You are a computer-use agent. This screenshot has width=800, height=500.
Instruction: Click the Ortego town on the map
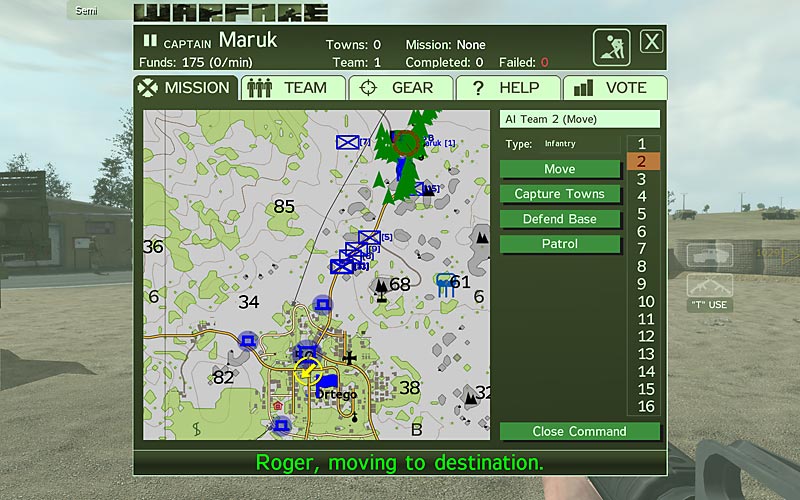point(336,394)
